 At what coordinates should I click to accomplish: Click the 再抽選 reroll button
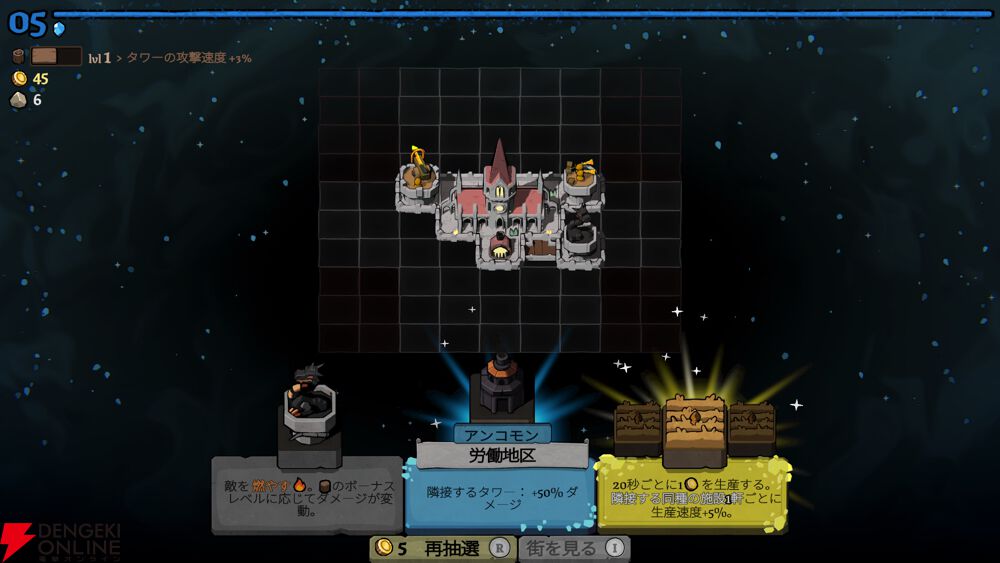point(443,548)
